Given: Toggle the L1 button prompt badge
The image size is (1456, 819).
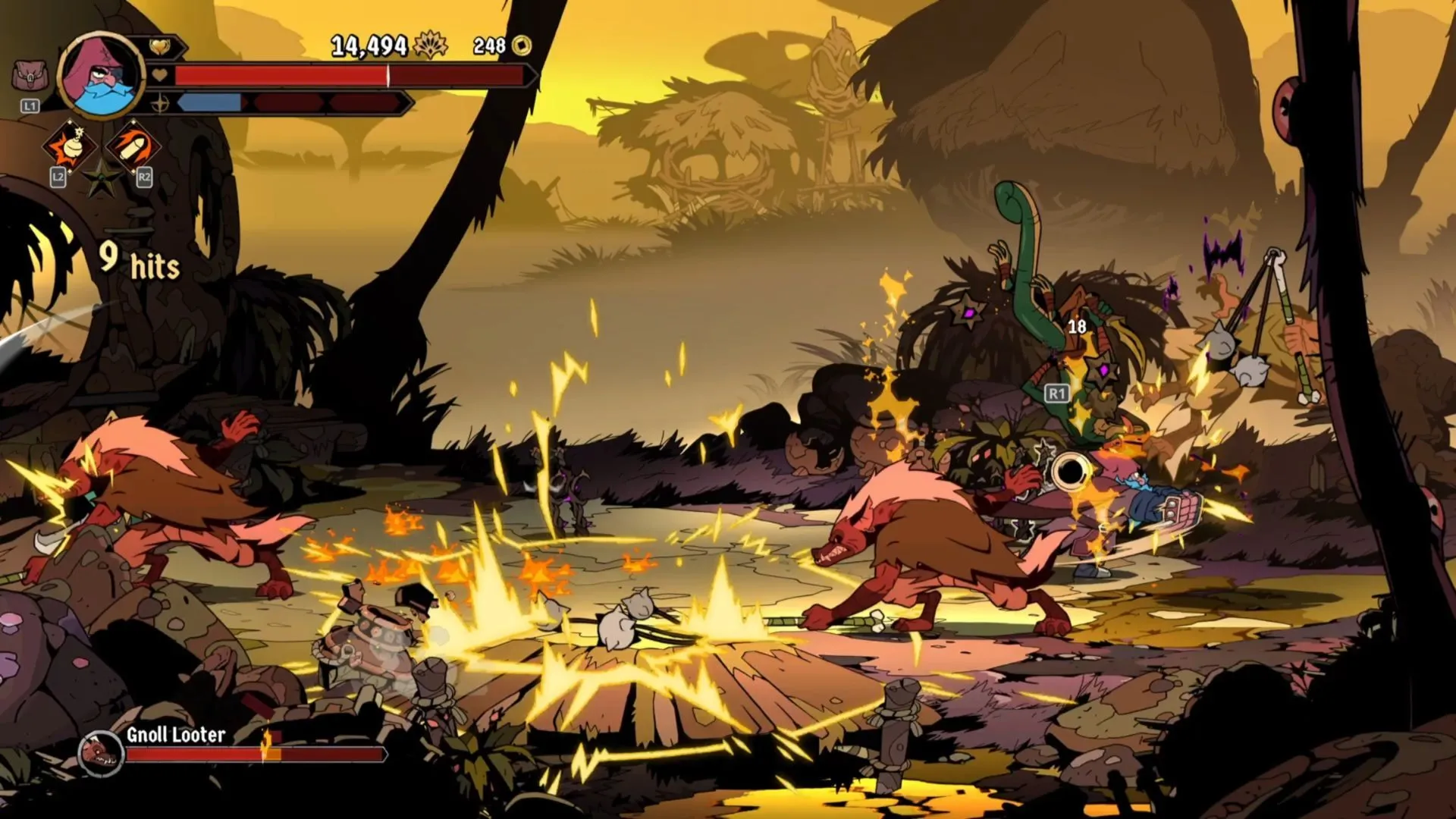Looking at the screenshot, I should click(x=30, y=105).
